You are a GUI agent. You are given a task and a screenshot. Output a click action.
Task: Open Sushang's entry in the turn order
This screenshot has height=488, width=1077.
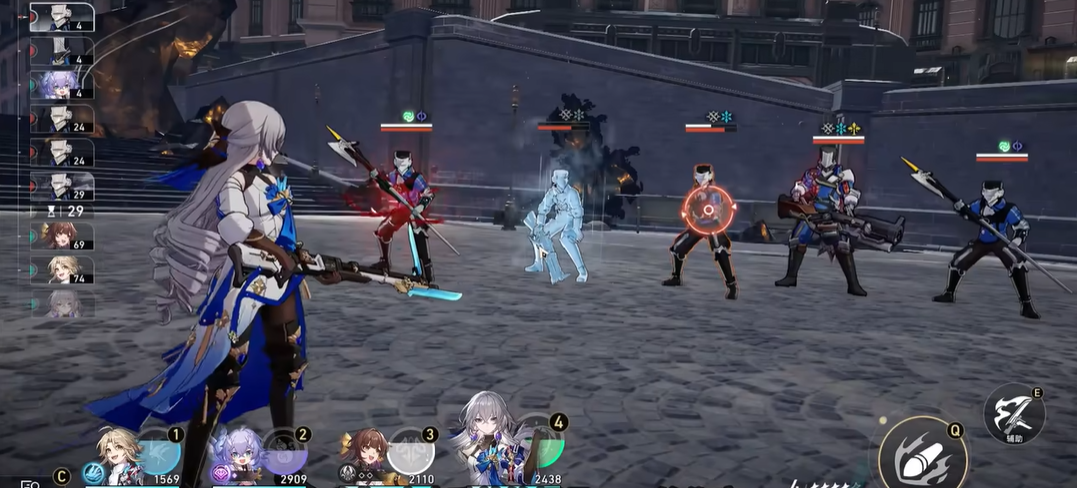(61, 235)
